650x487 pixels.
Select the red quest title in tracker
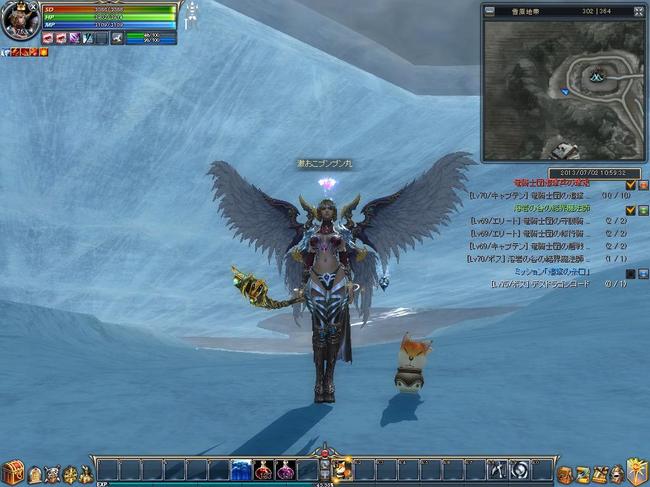552,184
